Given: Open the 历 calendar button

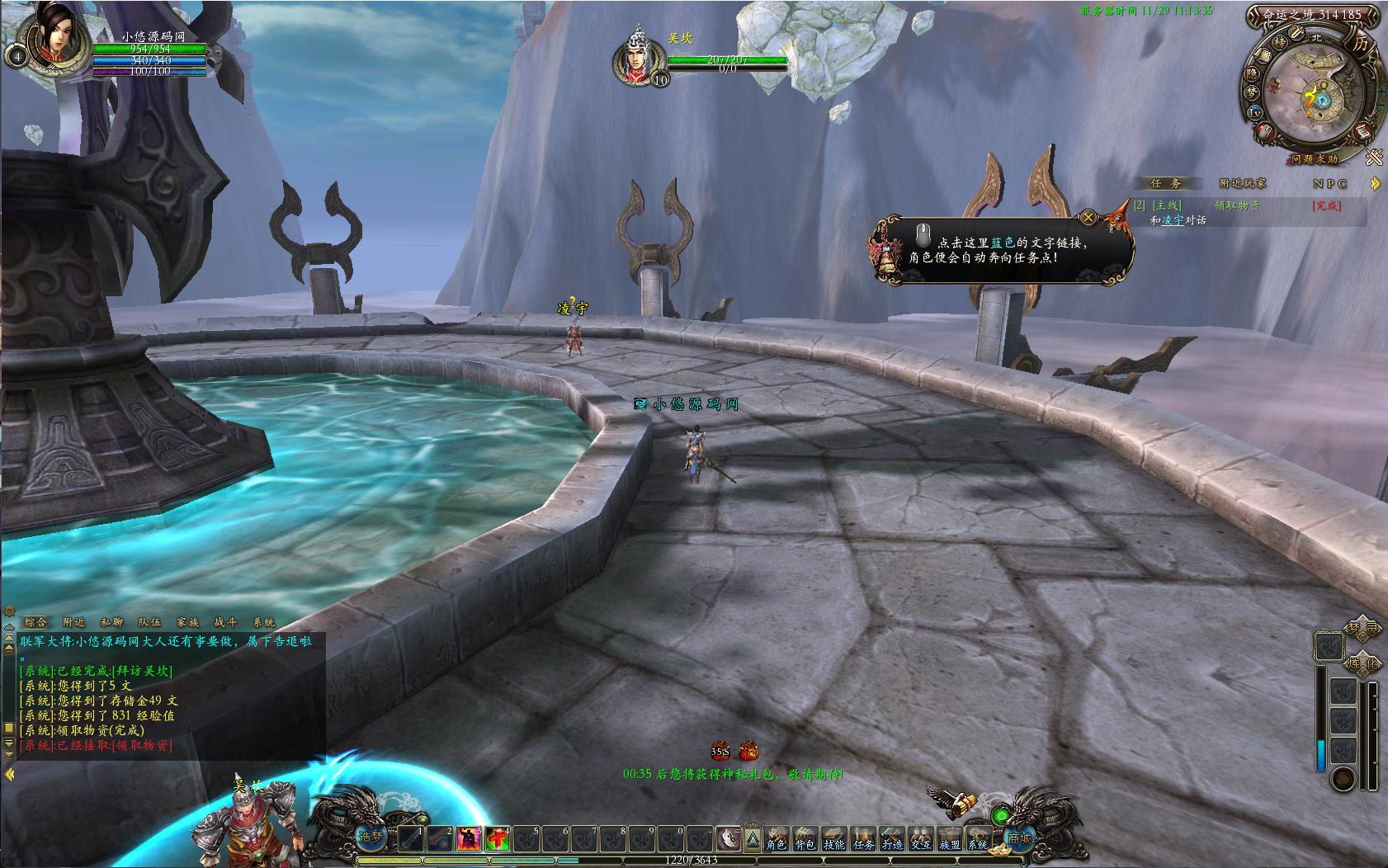Looking at the screenshot, I should tap(1361, 44).
